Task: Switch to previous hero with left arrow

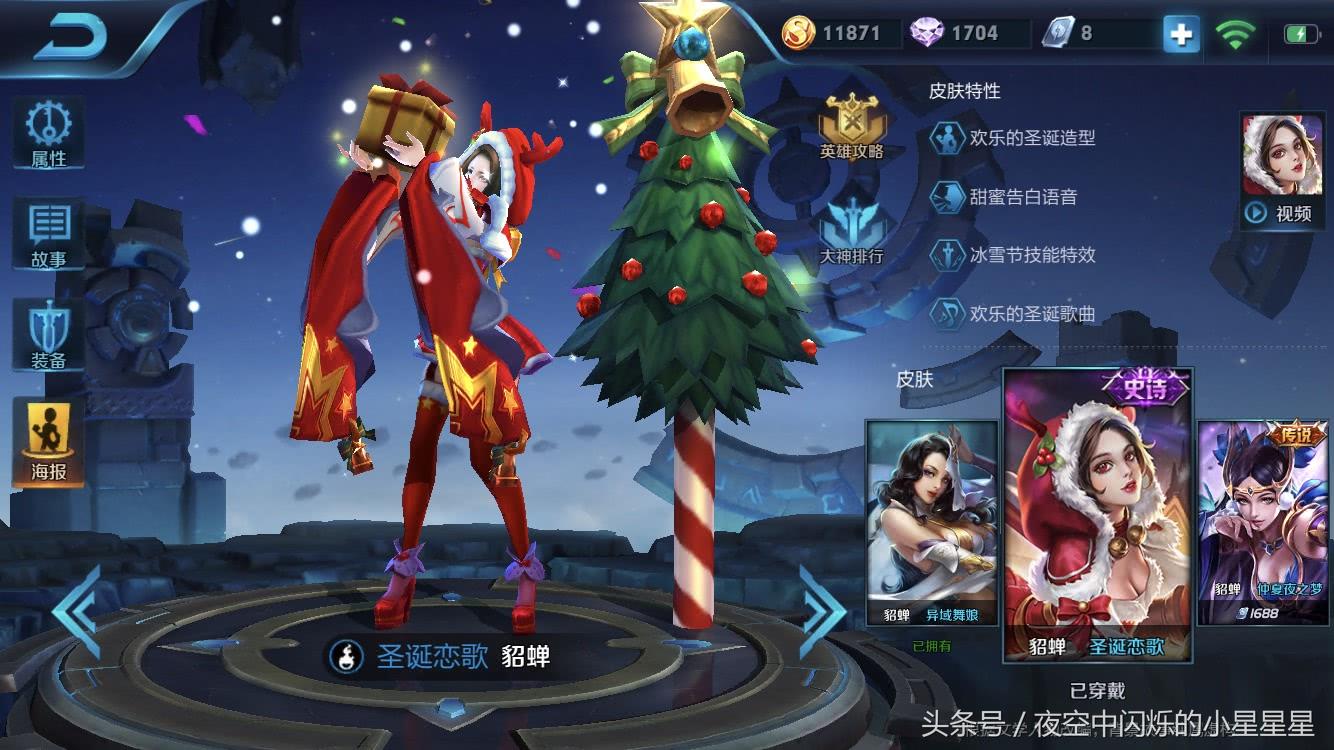Action: (78, 611)
